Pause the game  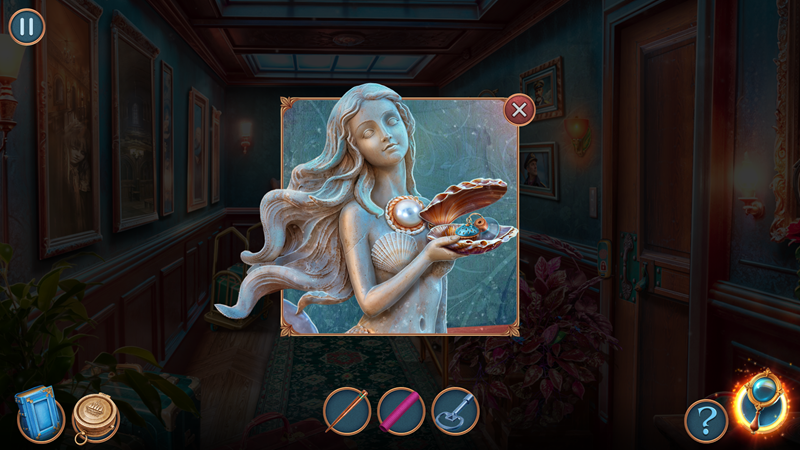point(27,27)
